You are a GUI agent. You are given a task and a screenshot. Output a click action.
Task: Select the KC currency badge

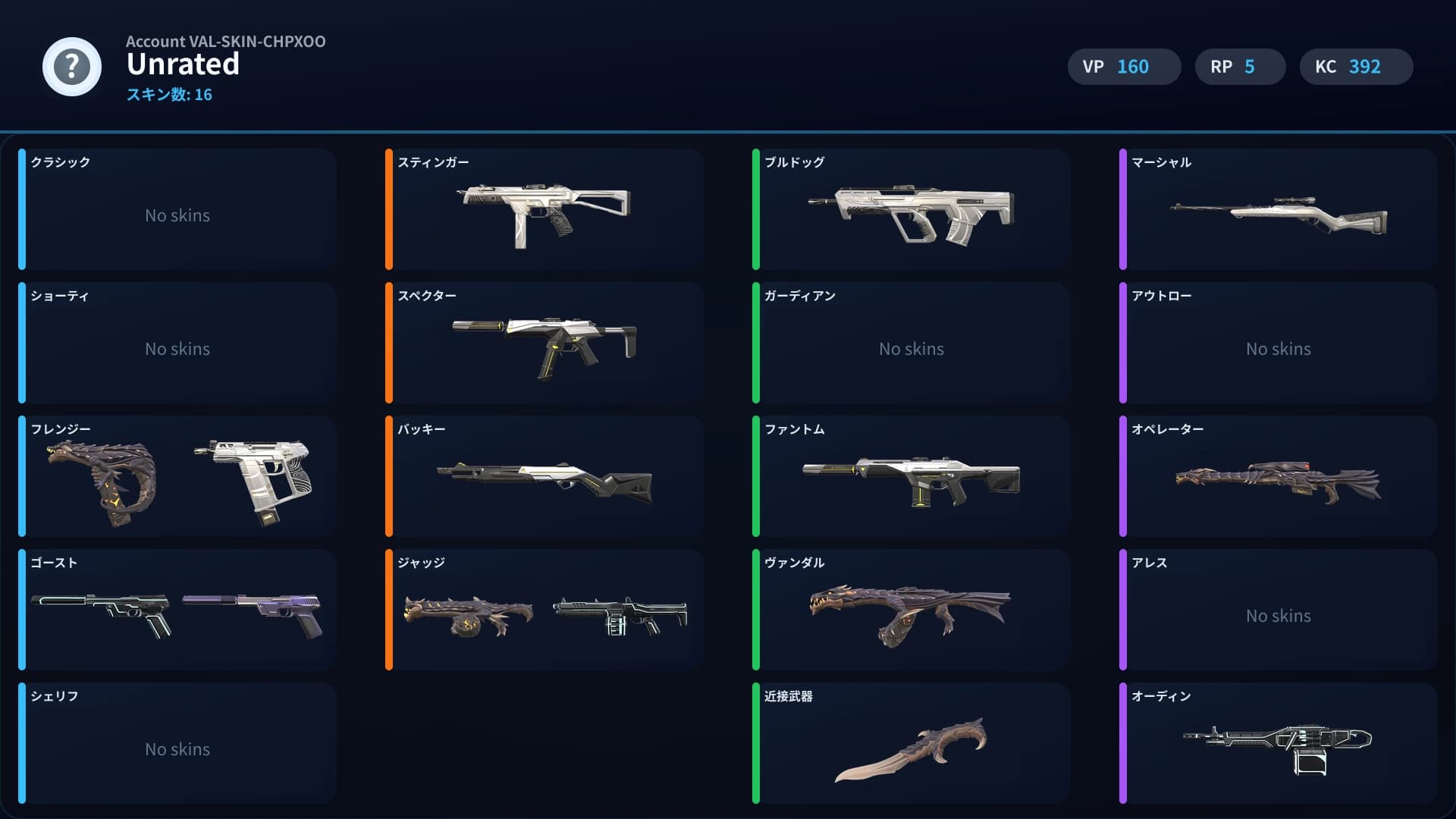tap(1356, 67)
